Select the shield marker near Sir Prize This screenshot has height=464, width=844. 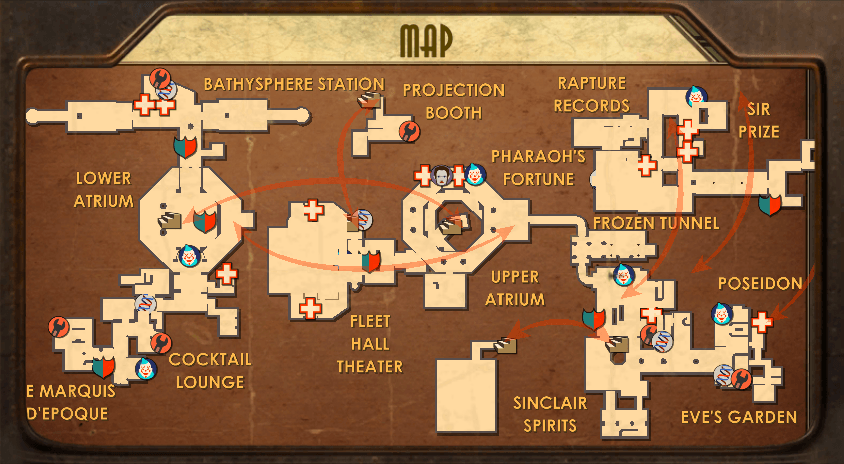point(769,203)
